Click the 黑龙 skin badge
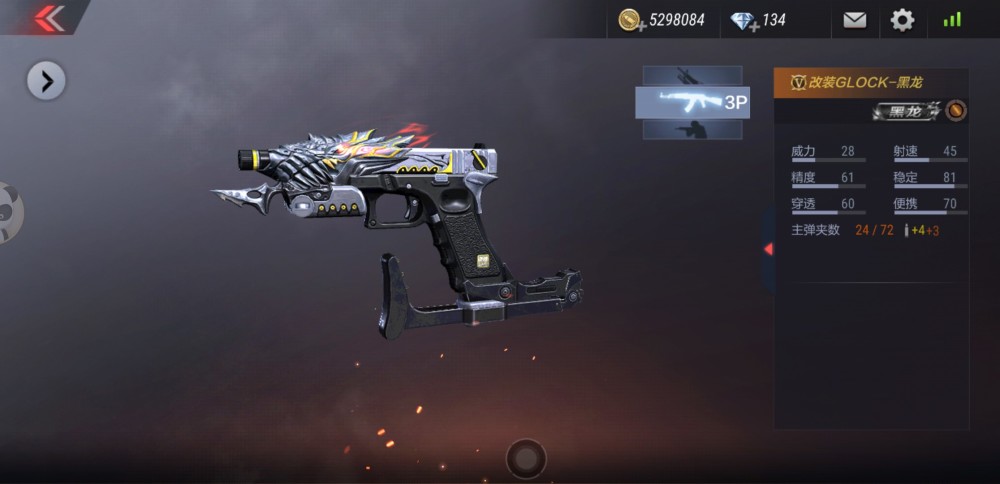Viewport: 1000px width, 484px height. 906,111
